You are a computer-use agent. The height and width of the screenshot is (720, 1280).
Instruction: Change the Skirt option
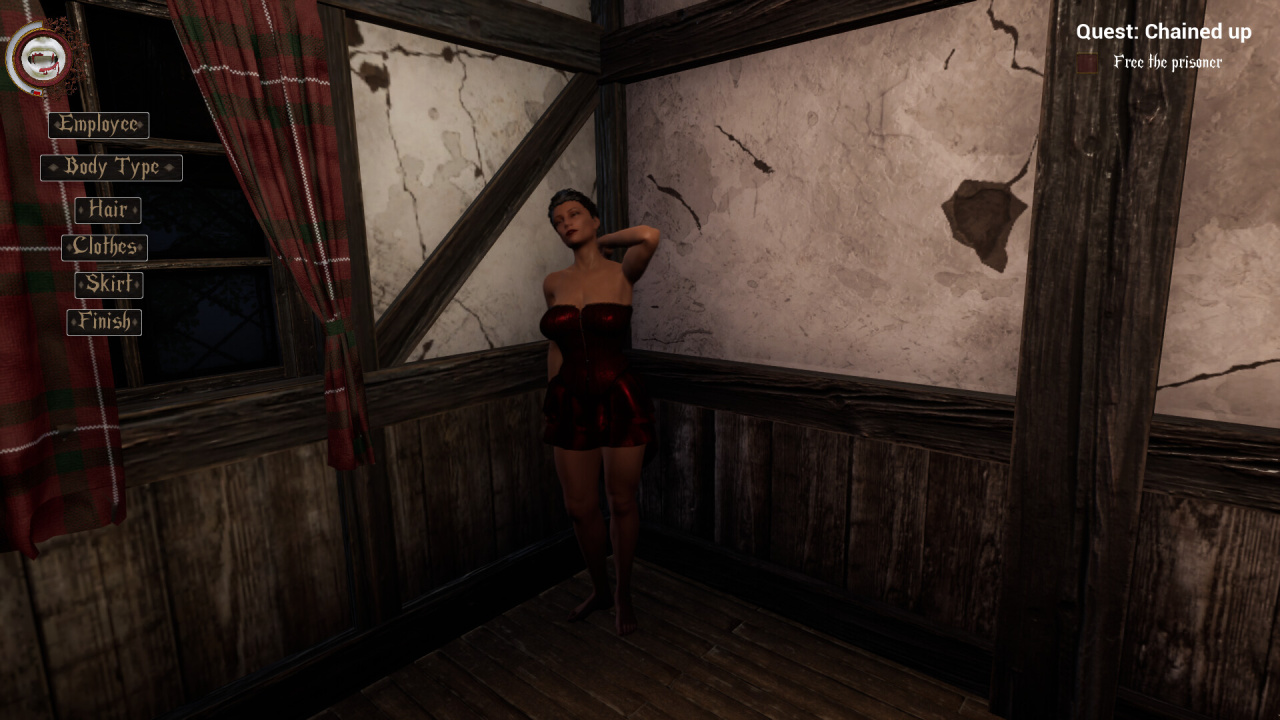tap(108, 285)
